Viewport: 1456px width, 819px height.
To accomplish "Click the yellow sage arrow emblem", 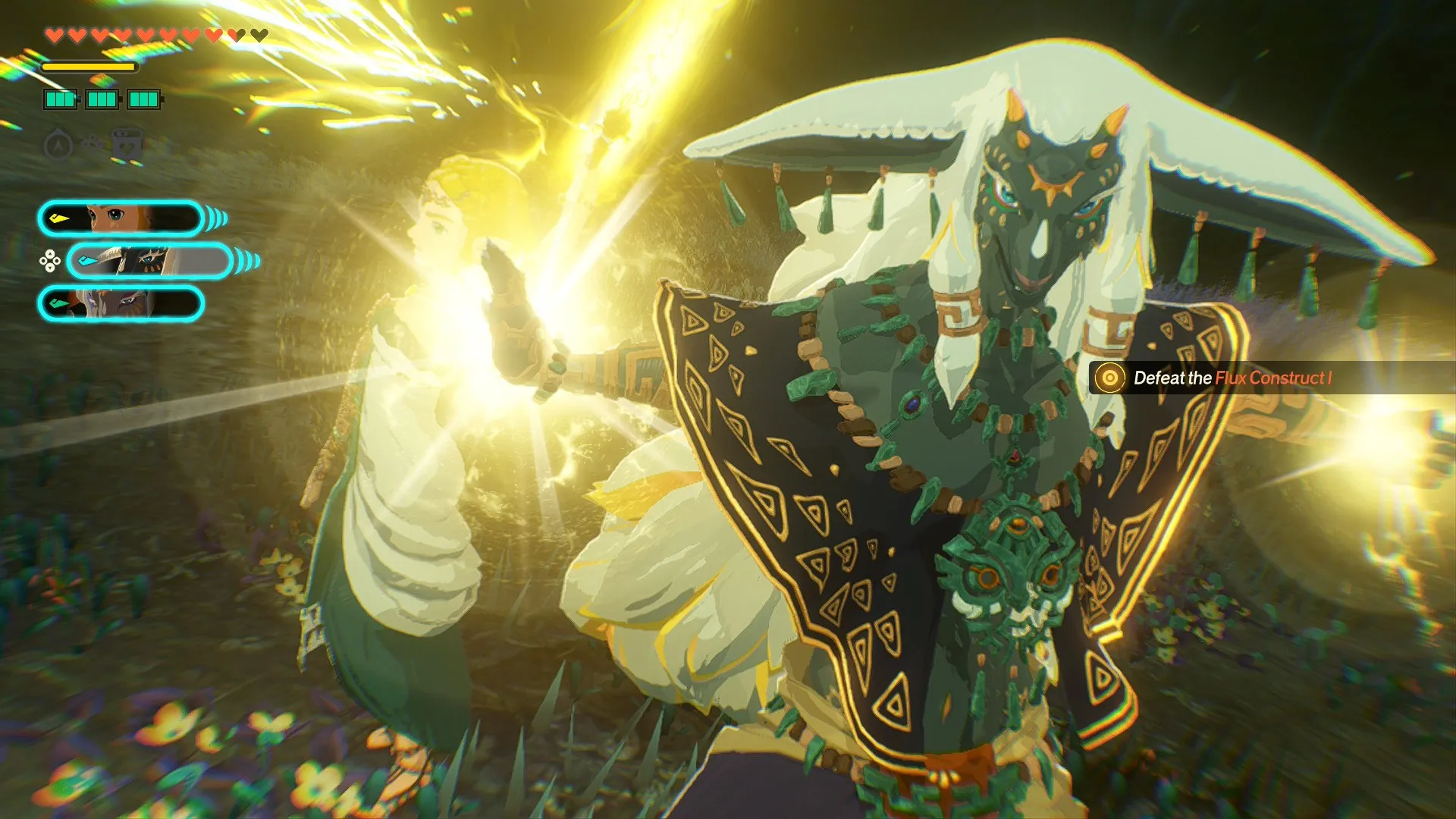I will (x=58, y=220).
